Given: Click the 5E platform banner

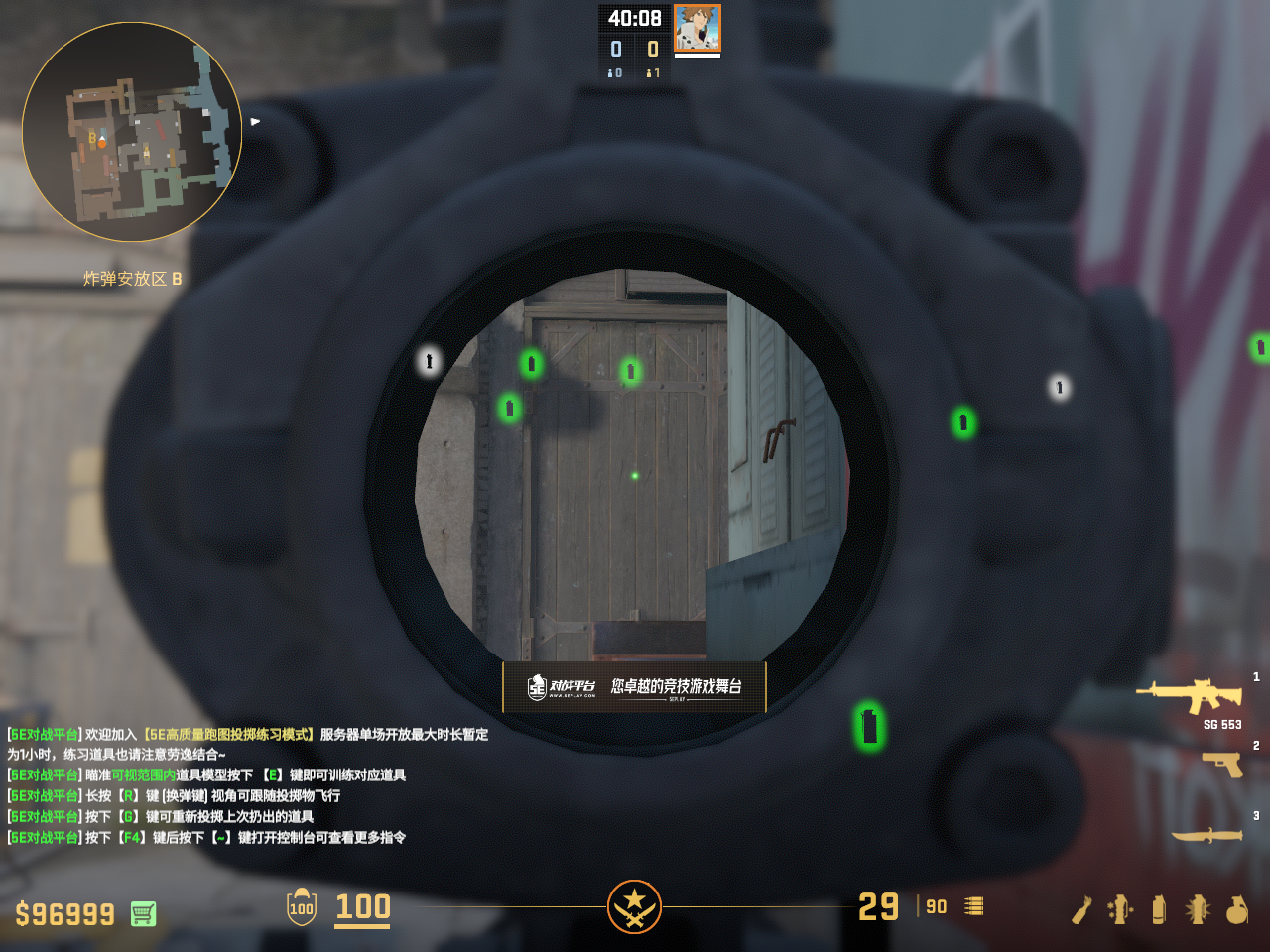Looking at the screenshot, I should (634, 686).
